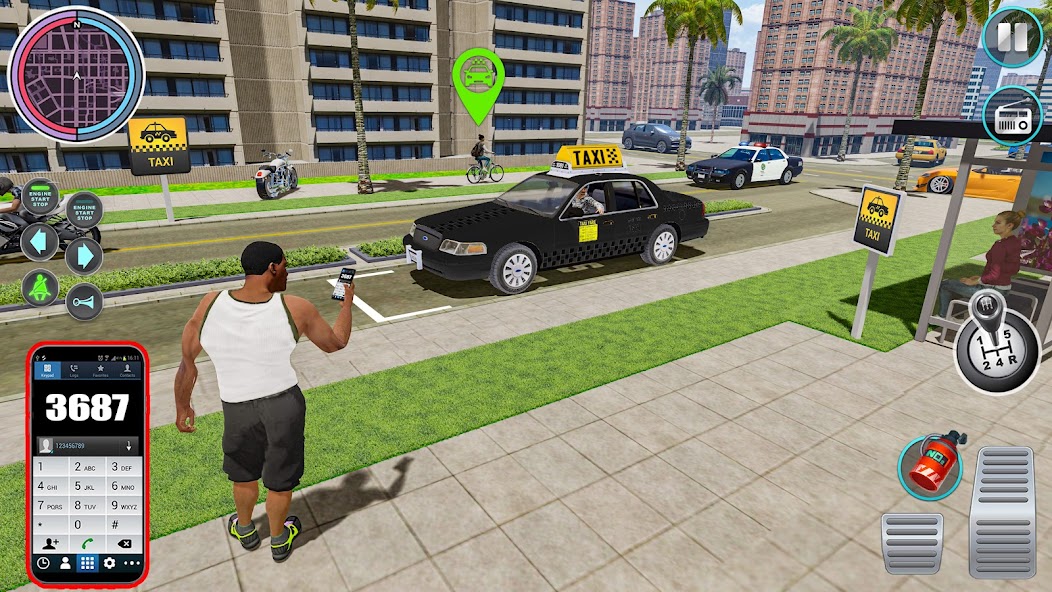Click the circular city minimap
1052x592 pixels.
coord(76,74)
